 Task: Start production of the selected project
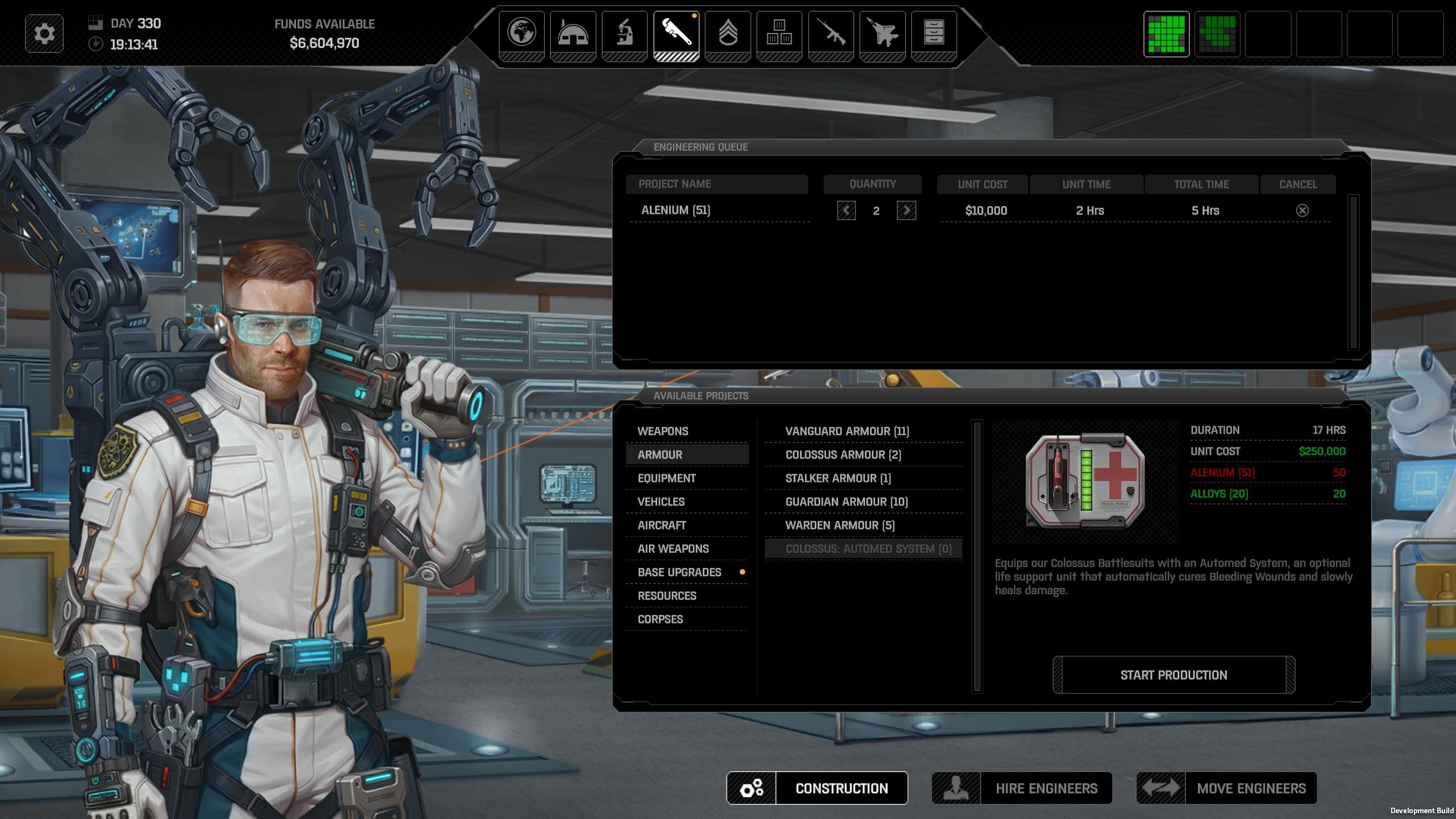1173,675
